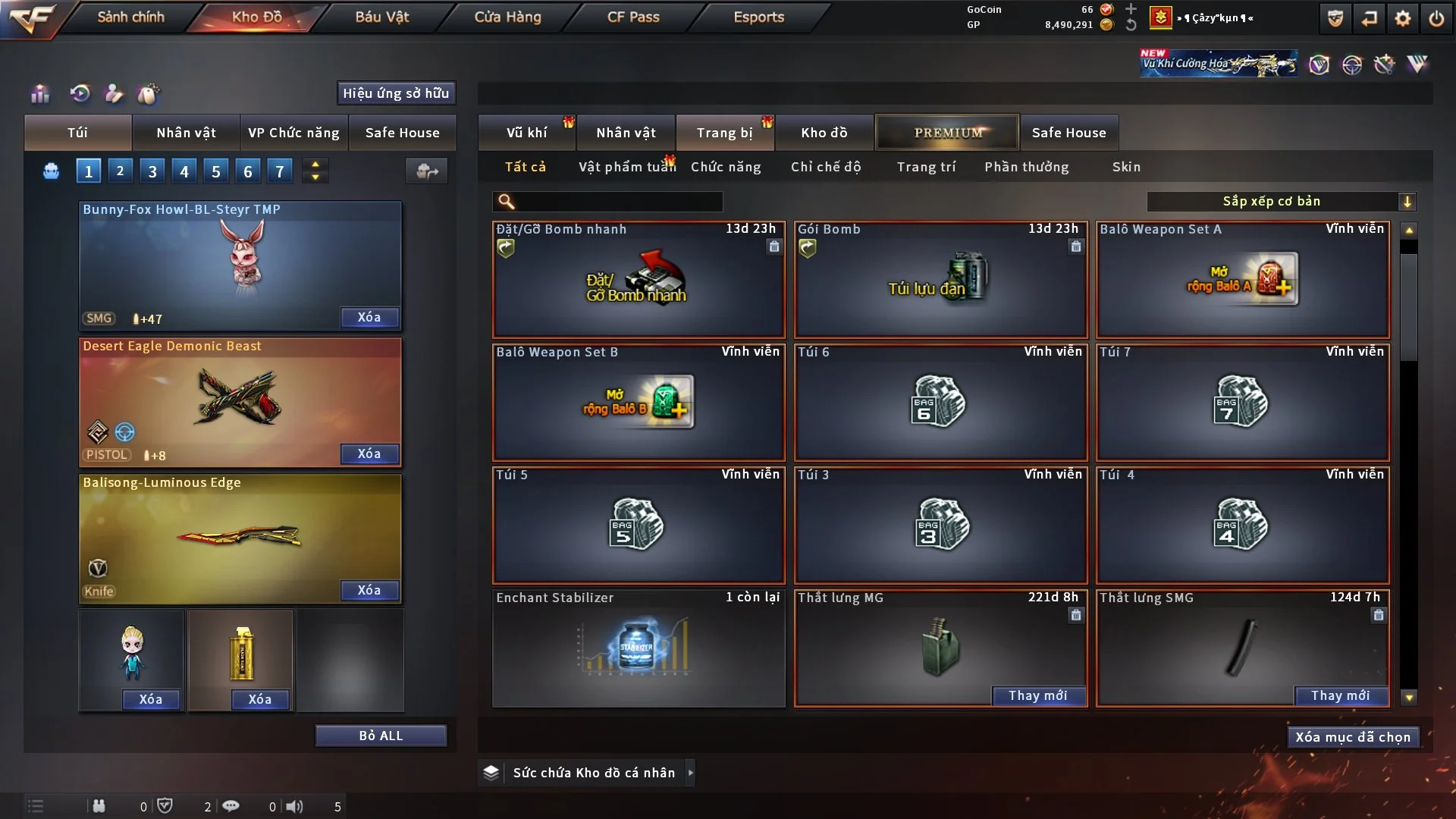
Task: Open the Nhân vật tab beside Túi
Action: coord(186,133)
